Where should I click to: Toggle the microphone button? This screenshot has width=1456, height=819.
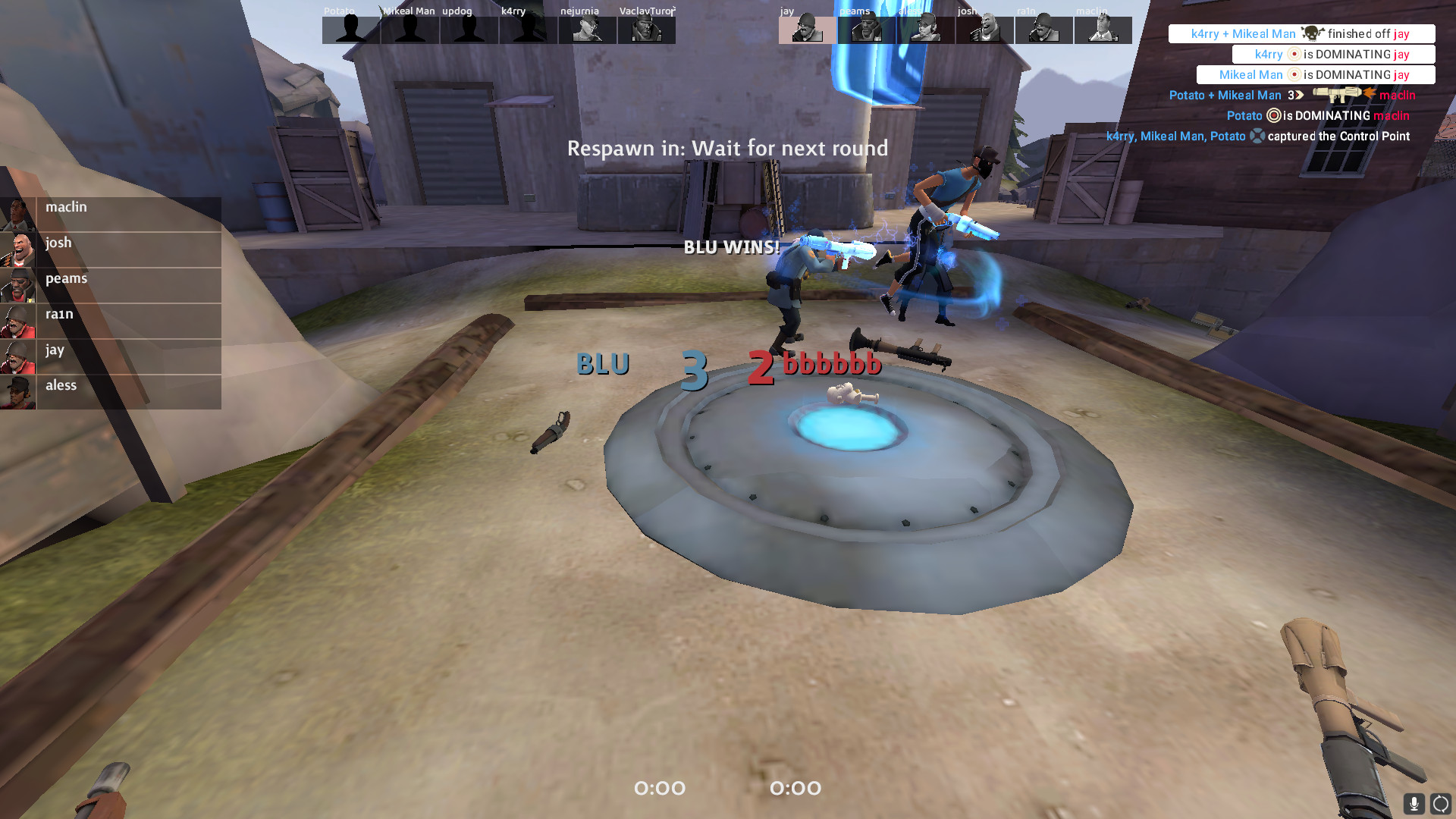point(1414,804)
